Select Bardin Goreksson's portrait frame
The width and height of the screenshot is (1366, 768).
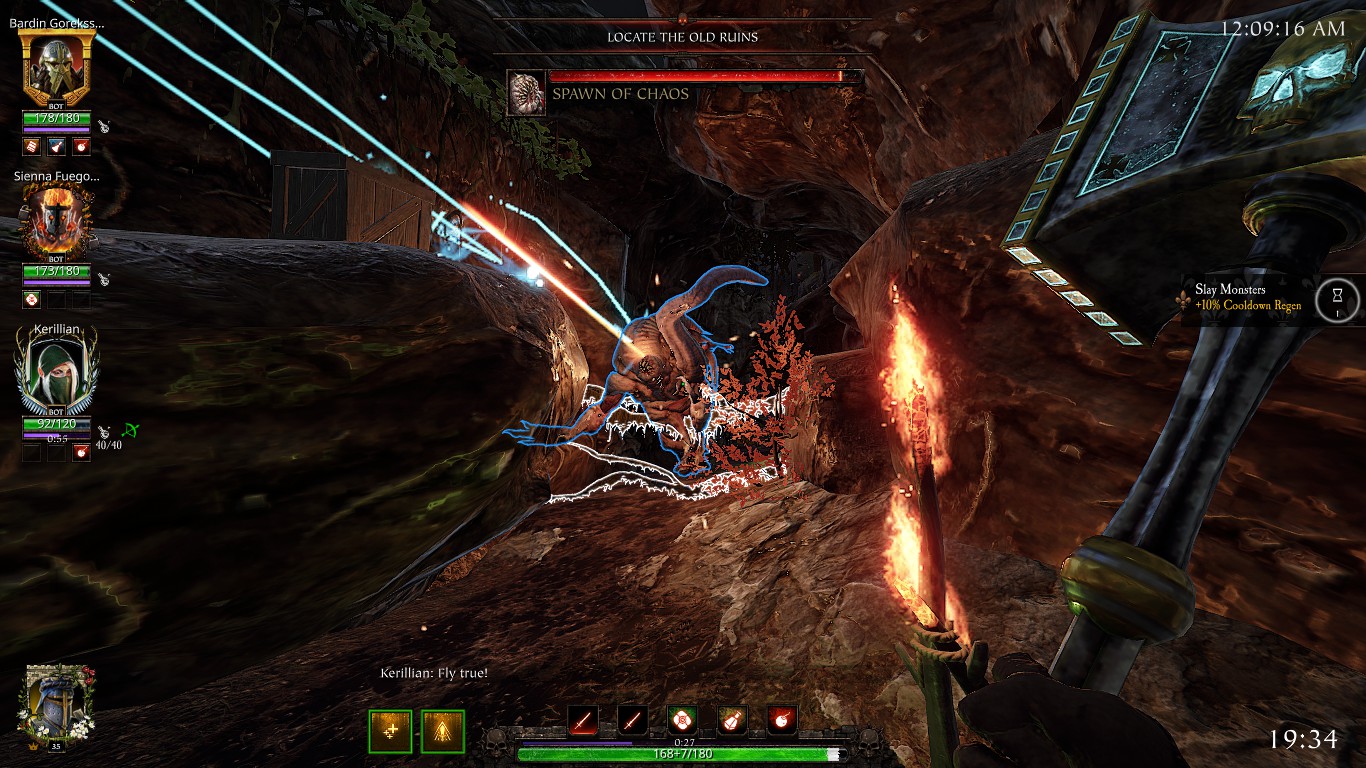(57, 69)
